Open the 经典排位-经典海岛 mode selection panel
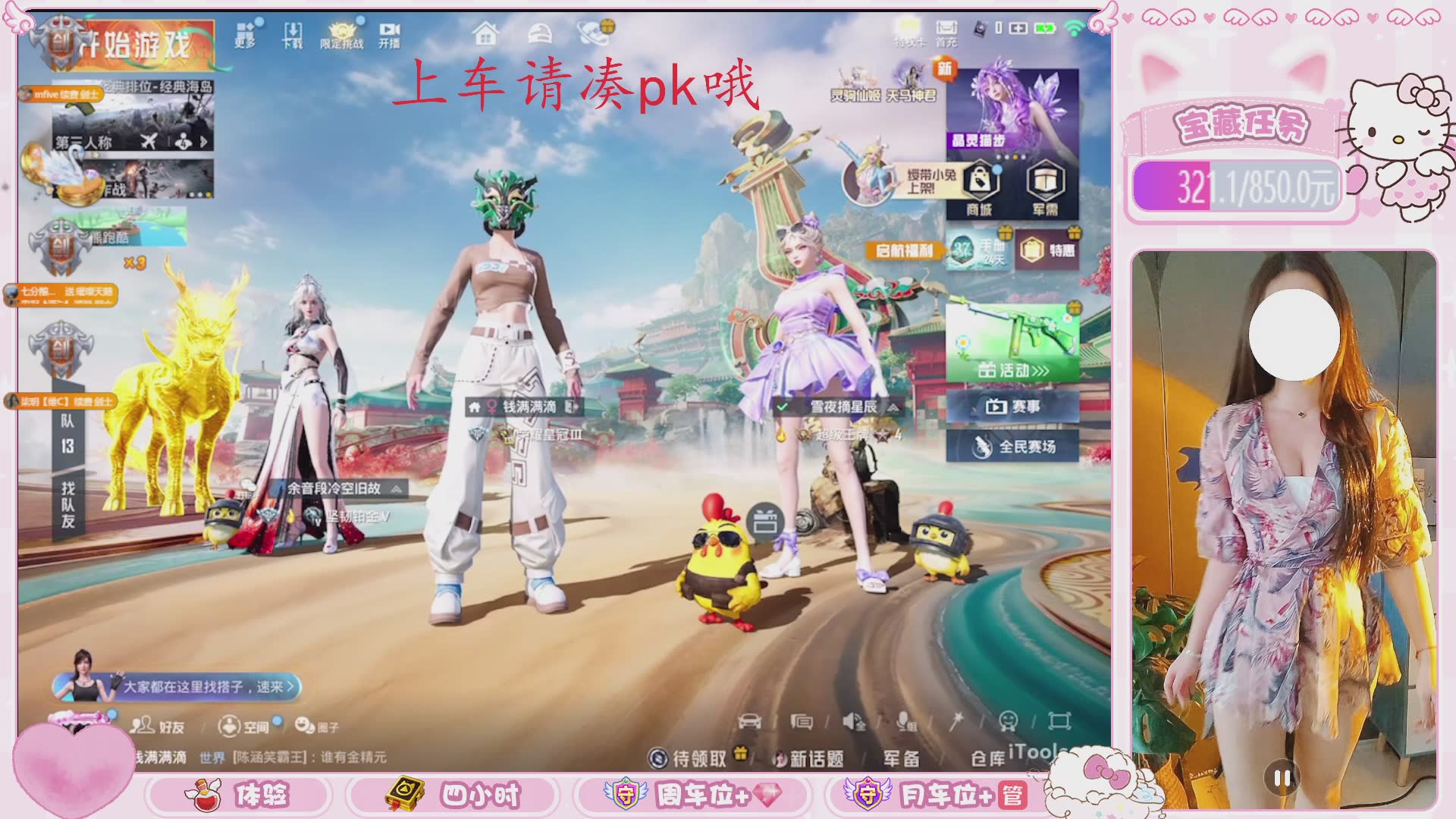 (133, 115)
